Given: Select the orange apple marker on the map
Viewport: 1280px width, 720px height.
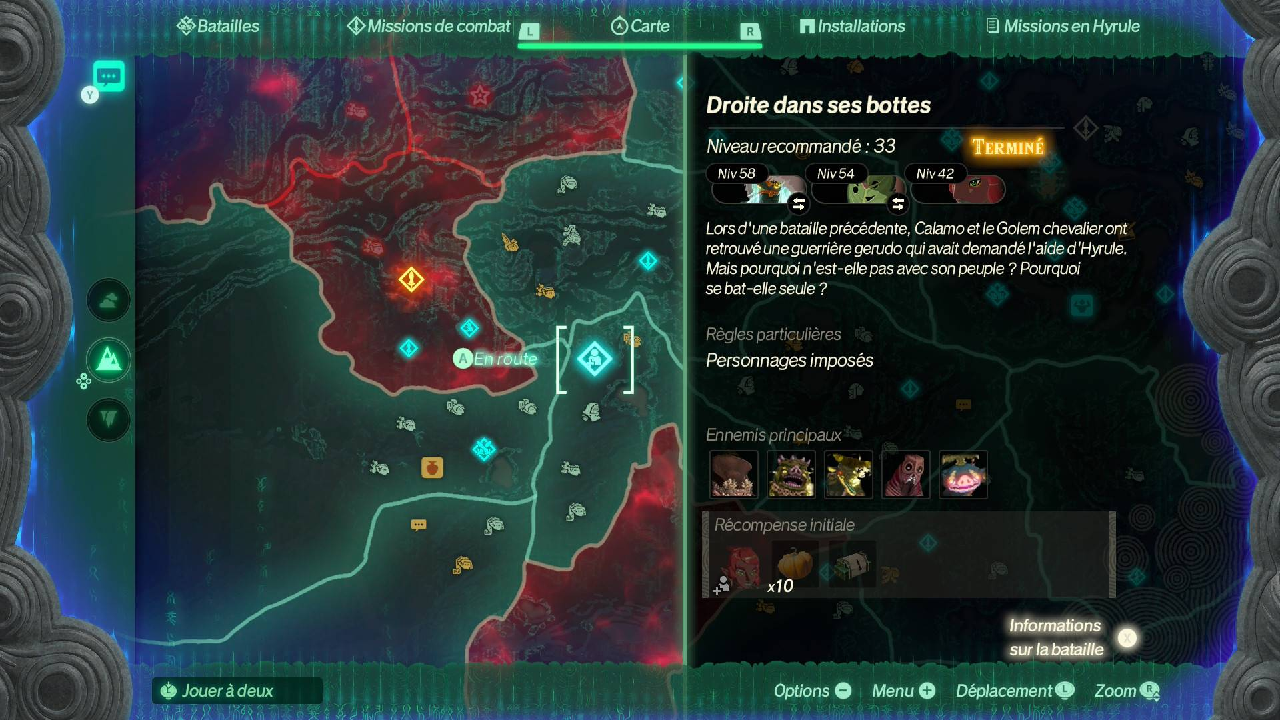Looking at the screenshot, I should coord(432,467).
